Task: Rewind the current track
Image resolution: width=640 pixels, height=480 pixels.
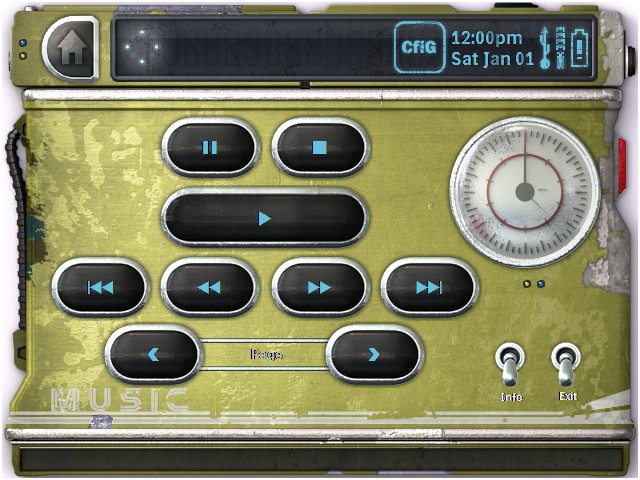Action: [209, 288]
